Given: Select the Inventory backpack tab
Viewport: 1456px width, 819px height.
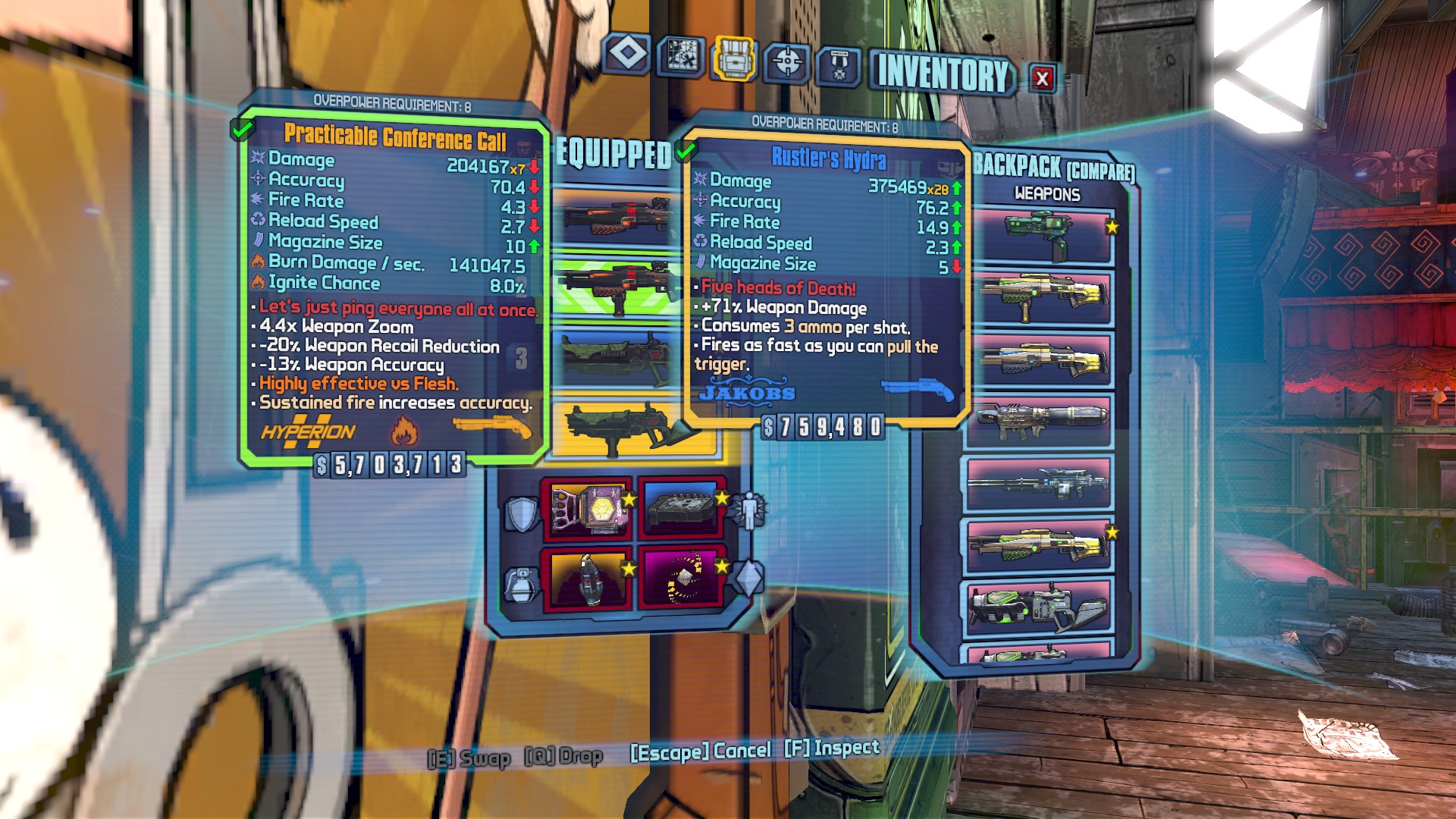Looking at the screenshot, I should coord(733,58).
